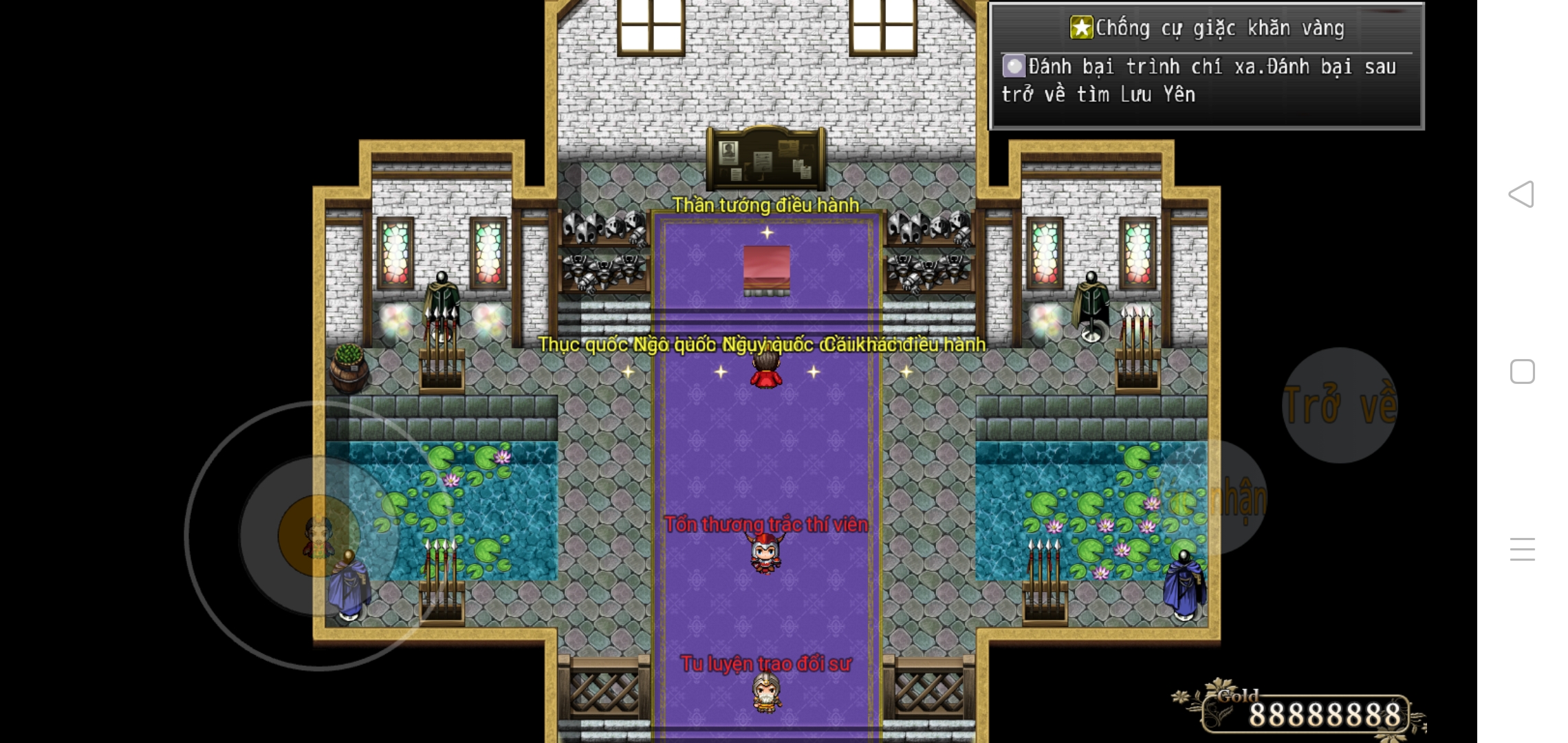
Task: Tap the Trở về button
Action: pyautogui.click(x=1340, y=405)
